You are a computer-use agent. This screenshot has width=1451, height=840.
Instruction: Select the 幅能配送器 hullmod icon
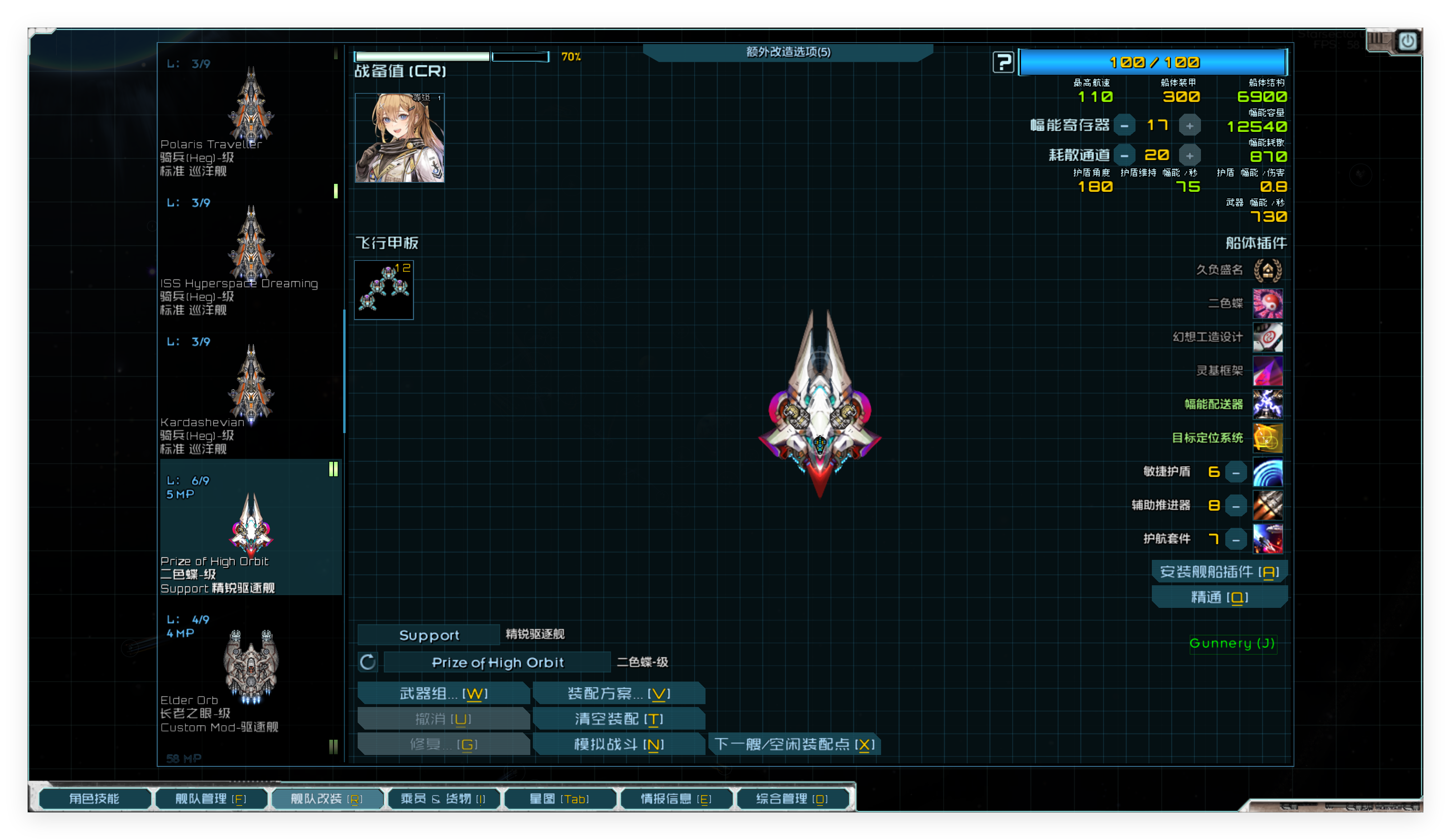[x=1268, y=404]
